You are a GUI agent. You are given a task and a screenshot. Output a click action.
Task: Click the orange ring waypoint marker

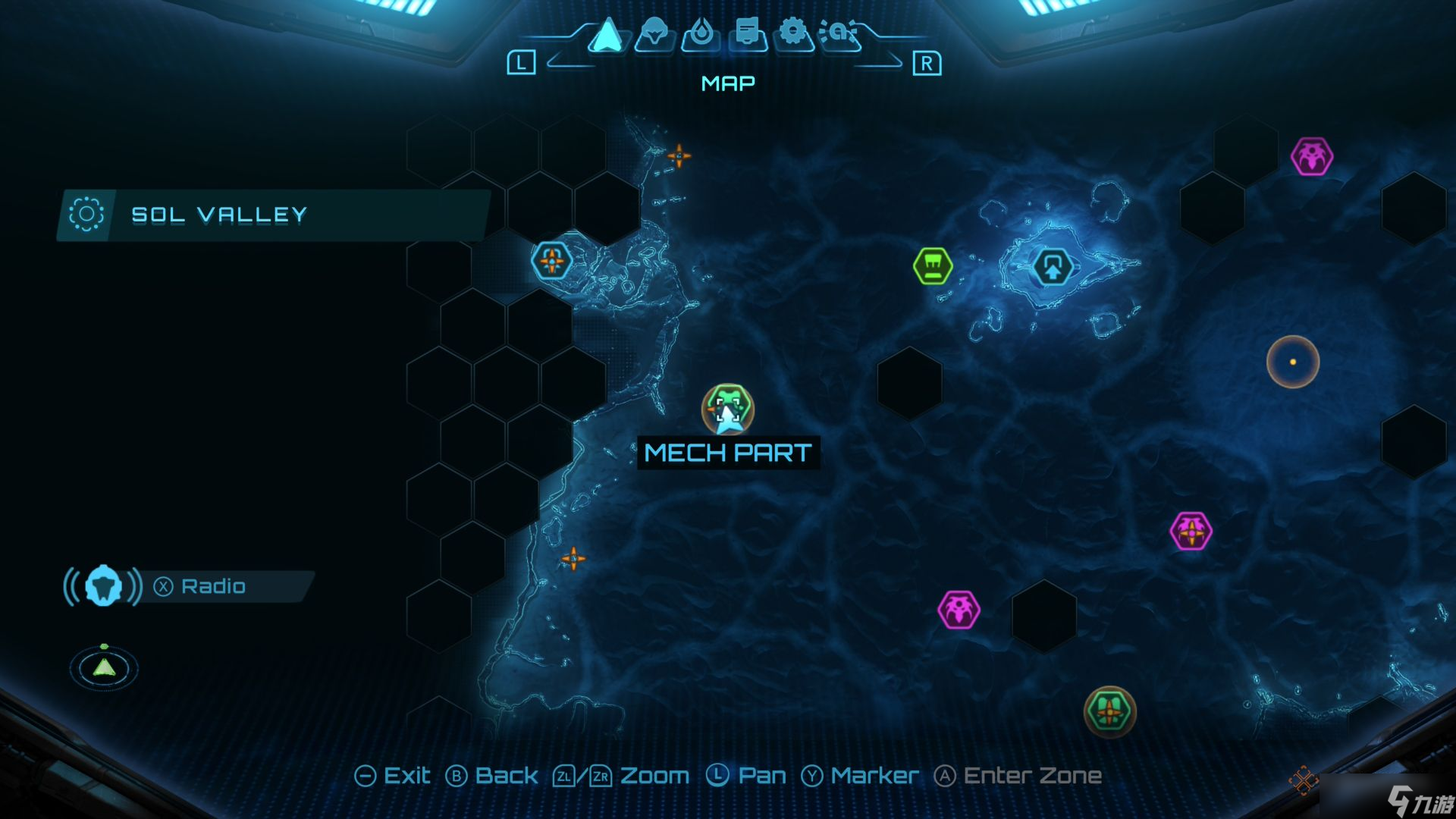click(x=1292, y=362)
